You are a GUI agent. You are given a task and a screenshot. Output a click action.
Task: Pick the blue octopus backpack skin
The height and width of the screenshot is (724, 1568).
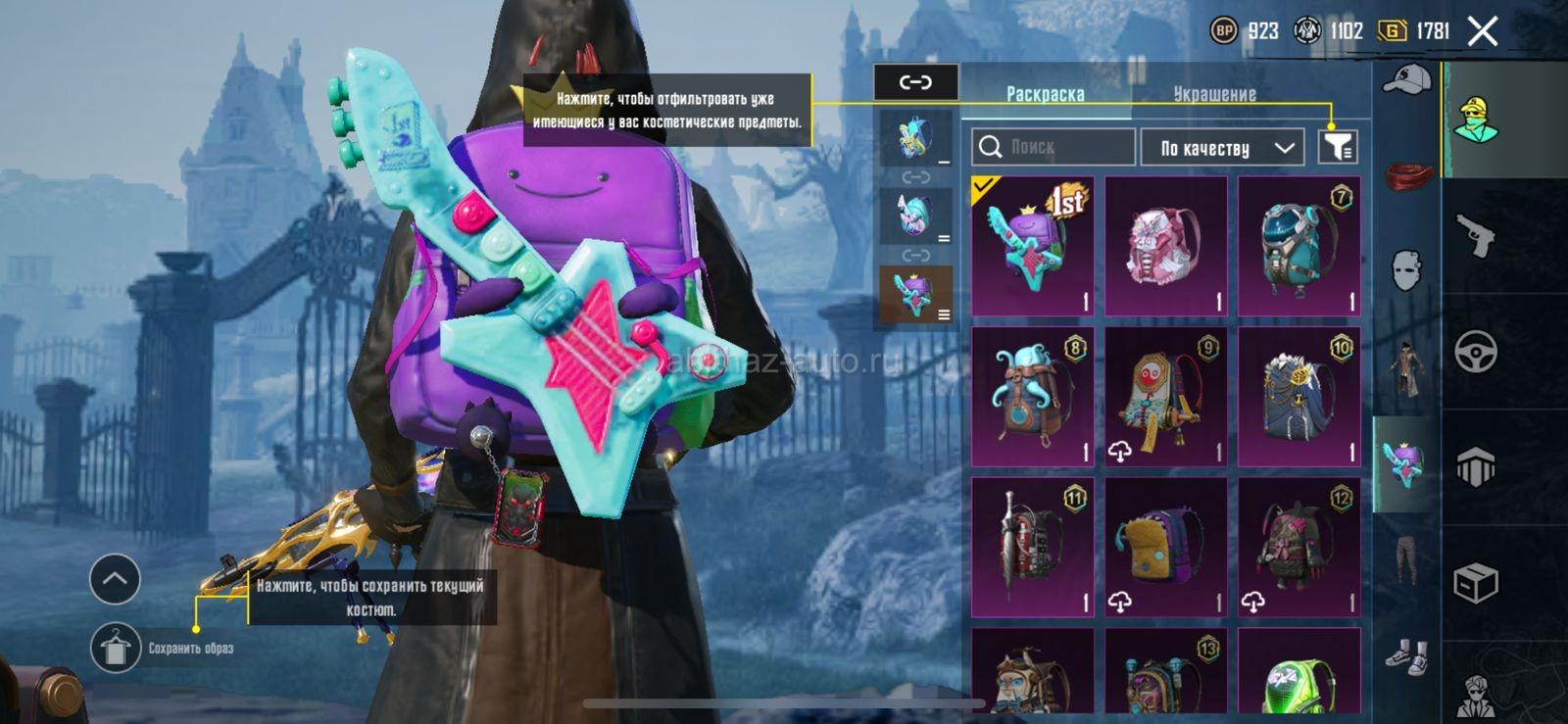1032,397
